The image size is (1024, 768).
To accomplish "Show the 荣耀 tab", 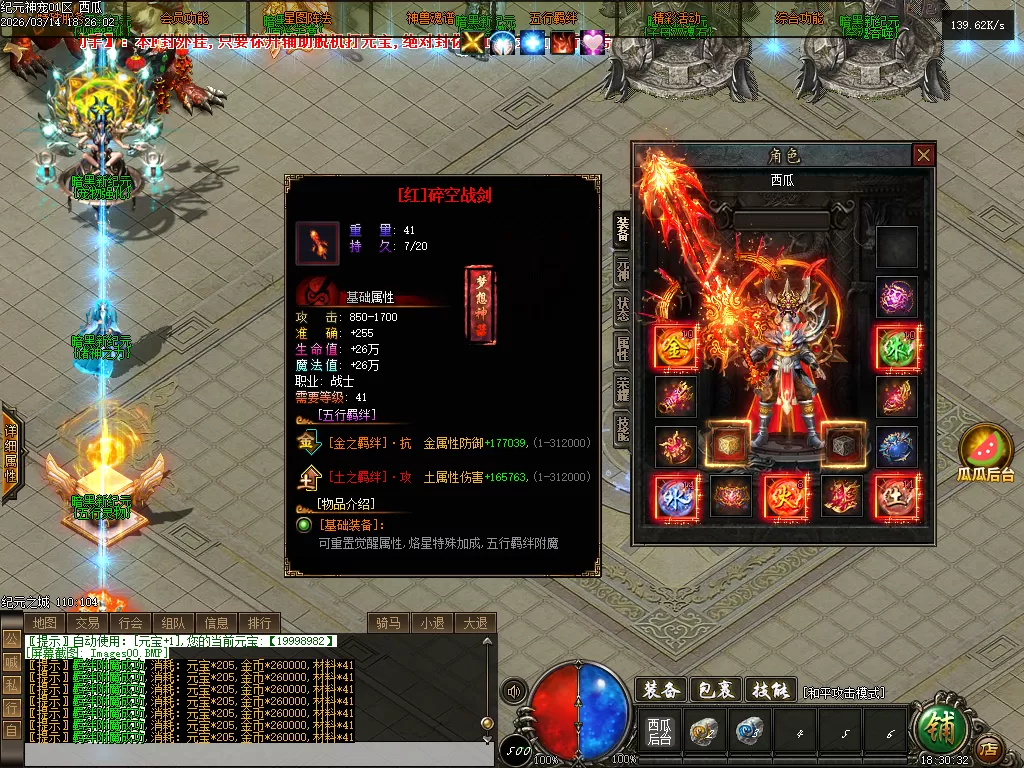I will [x=622, y=389].
